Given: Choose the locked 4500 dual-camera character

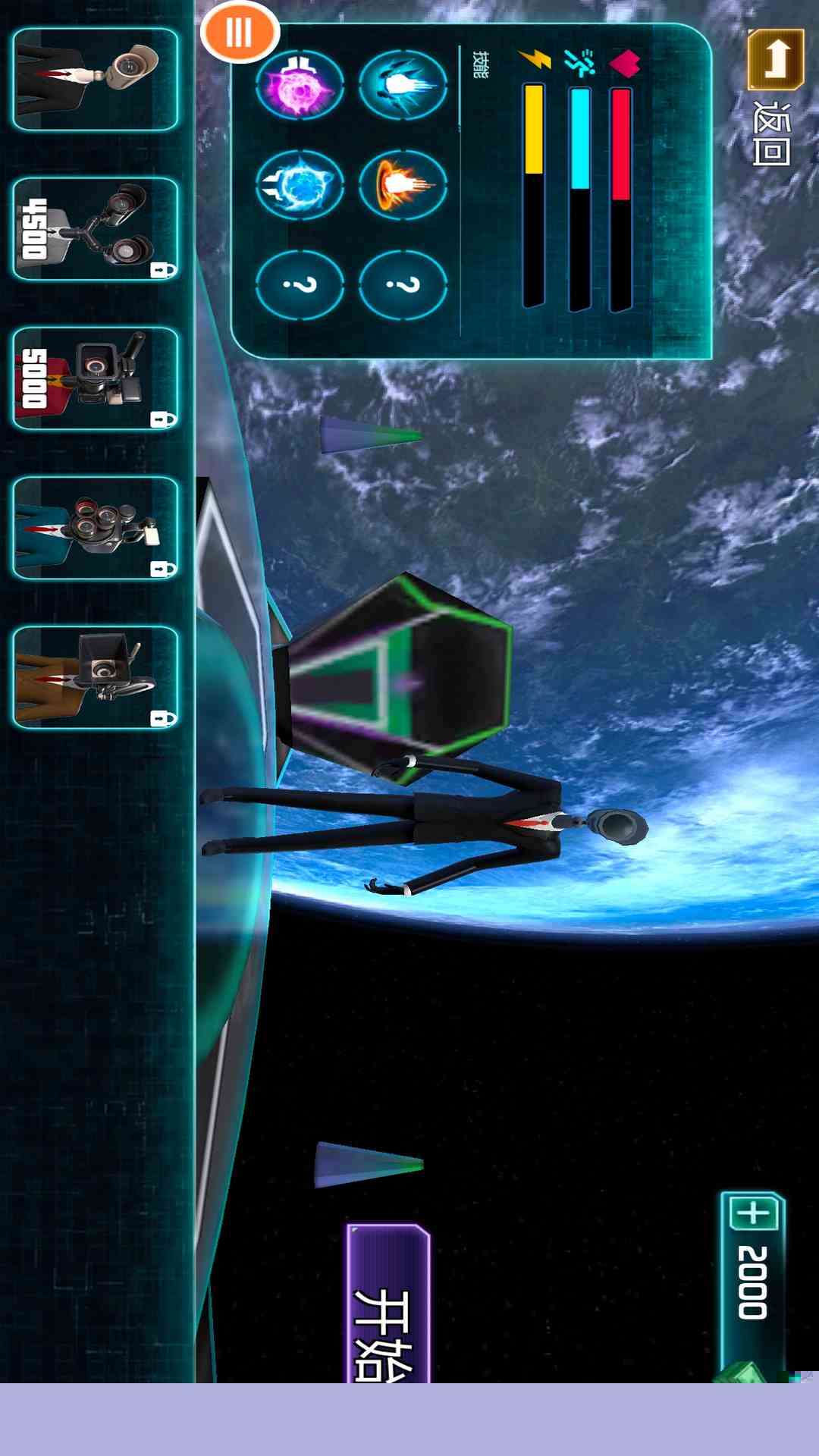Looking at the screenshot, I should tap(96, 229).
